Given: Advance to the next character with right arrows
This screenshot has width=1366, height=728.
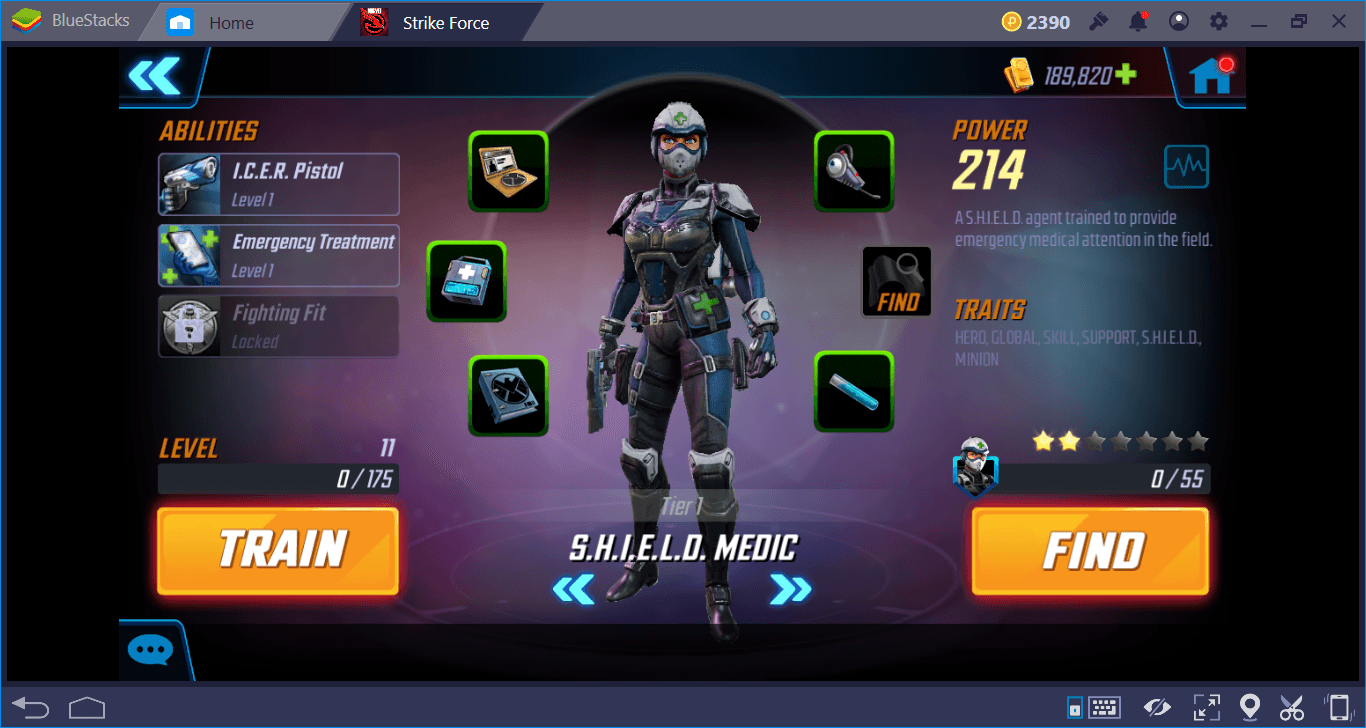Looking at the screenshot, I should tap(791, 591).
